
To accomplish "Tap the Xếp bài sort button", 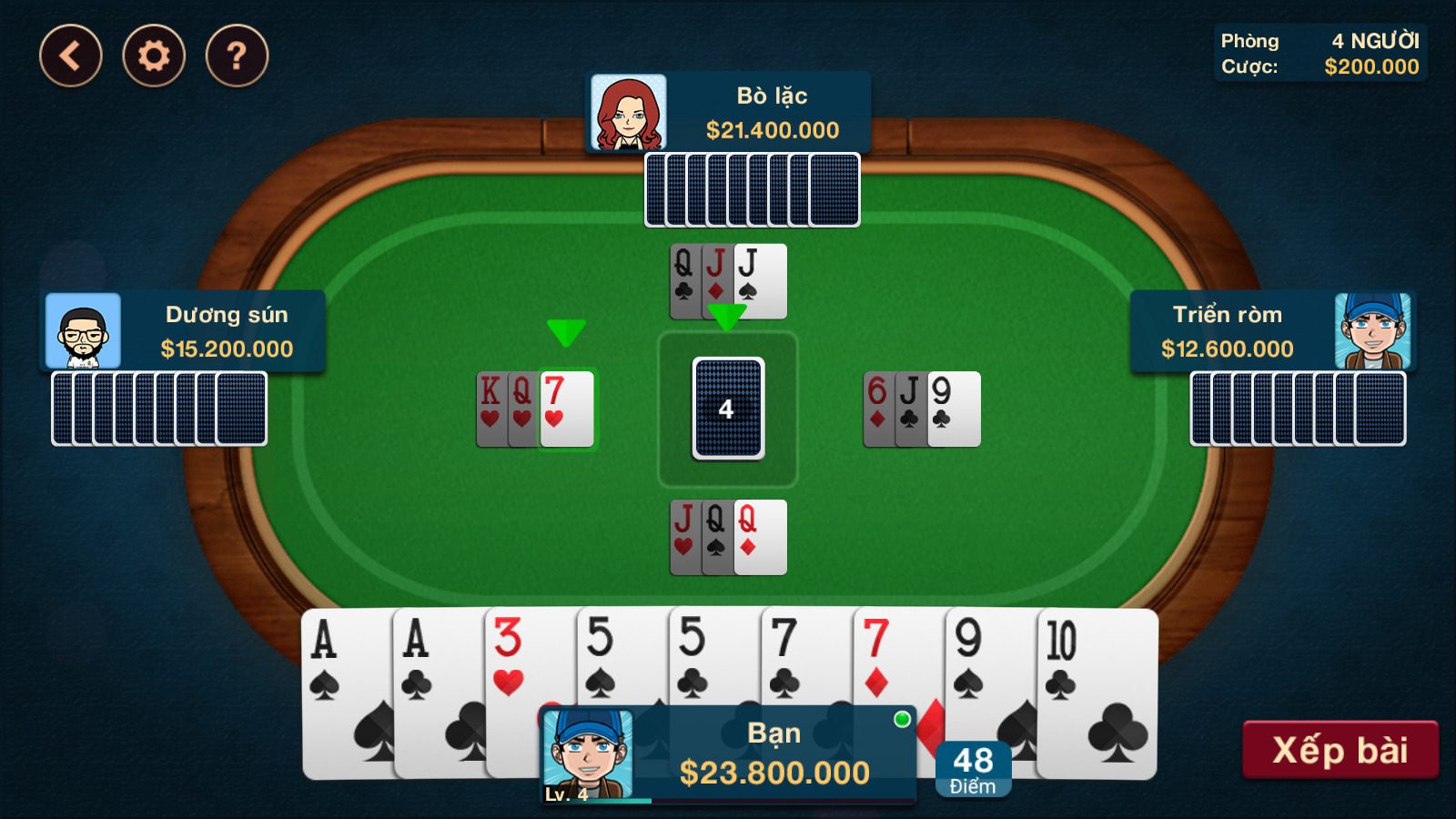I will point(1340,750).
